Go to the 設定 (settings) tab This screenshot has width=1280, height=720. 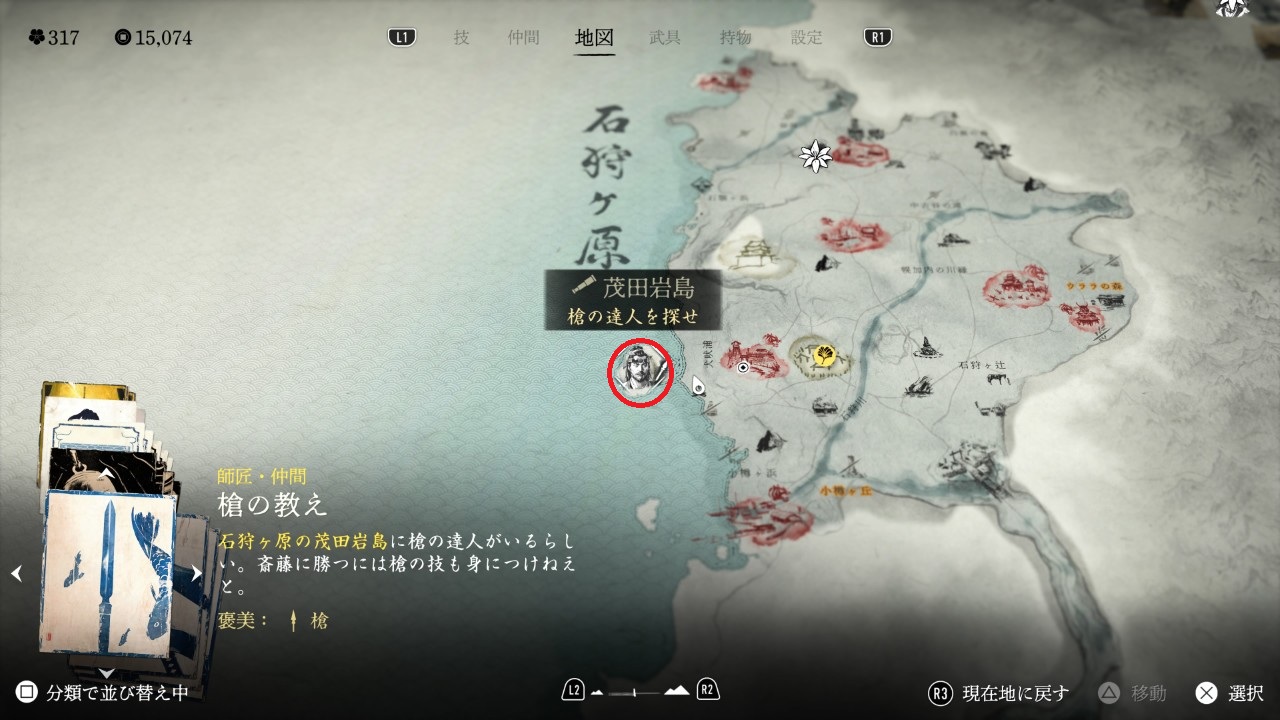pos(807,38)
